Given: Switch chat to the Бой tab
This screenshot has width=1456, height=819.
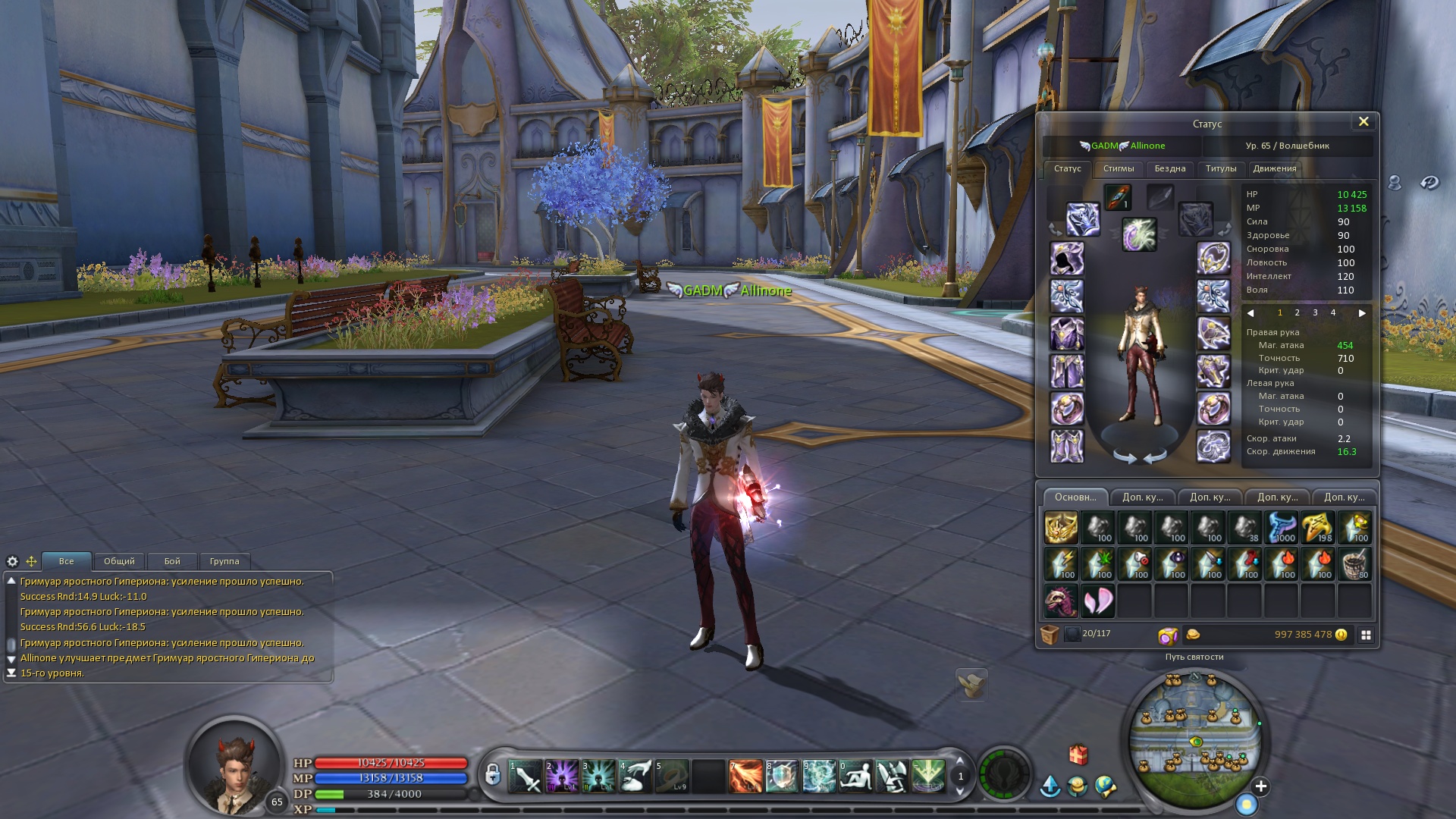Looking at the screenshot, I should click(172, 562).
